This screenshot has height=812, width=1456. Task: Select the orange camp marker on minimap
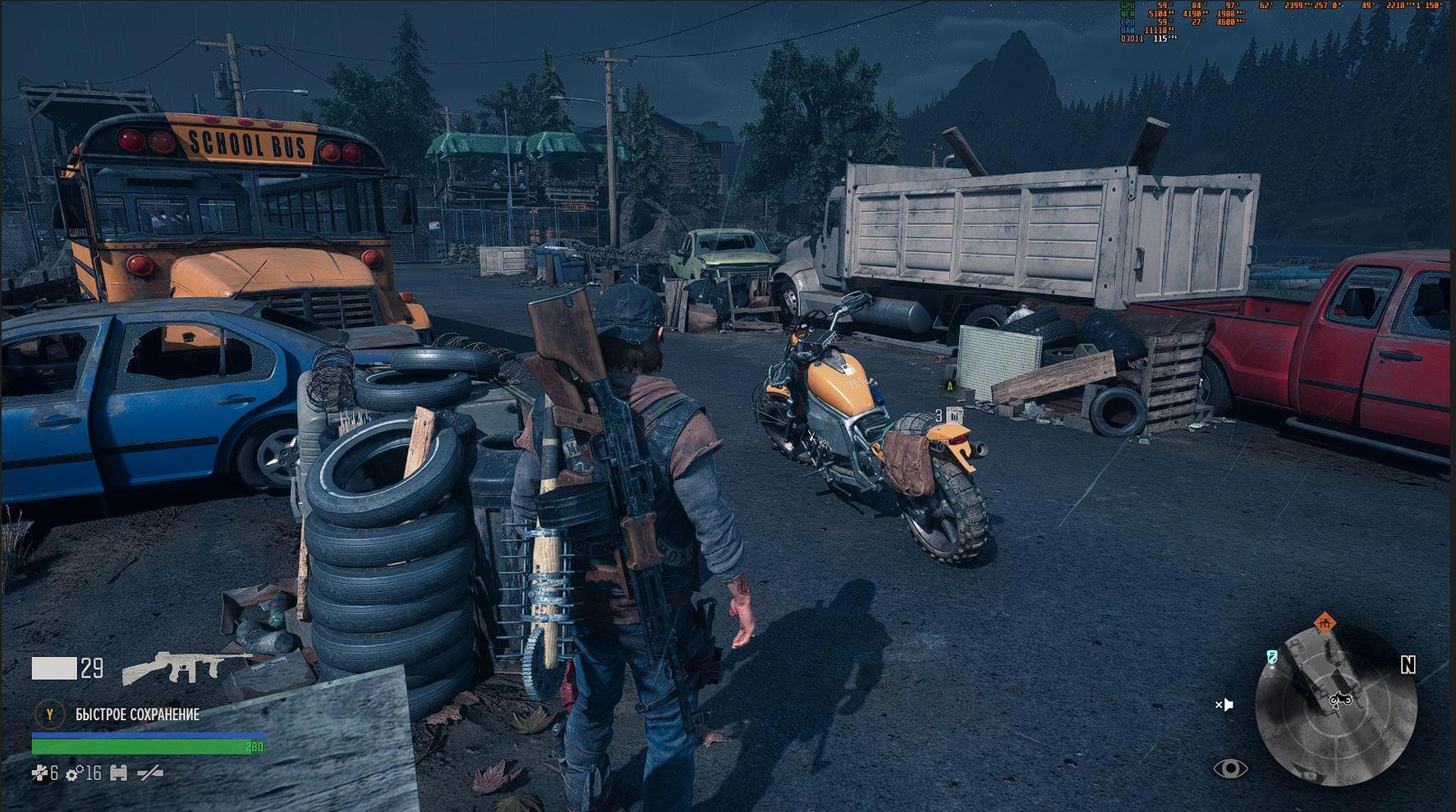click(x=1324, y=623)
